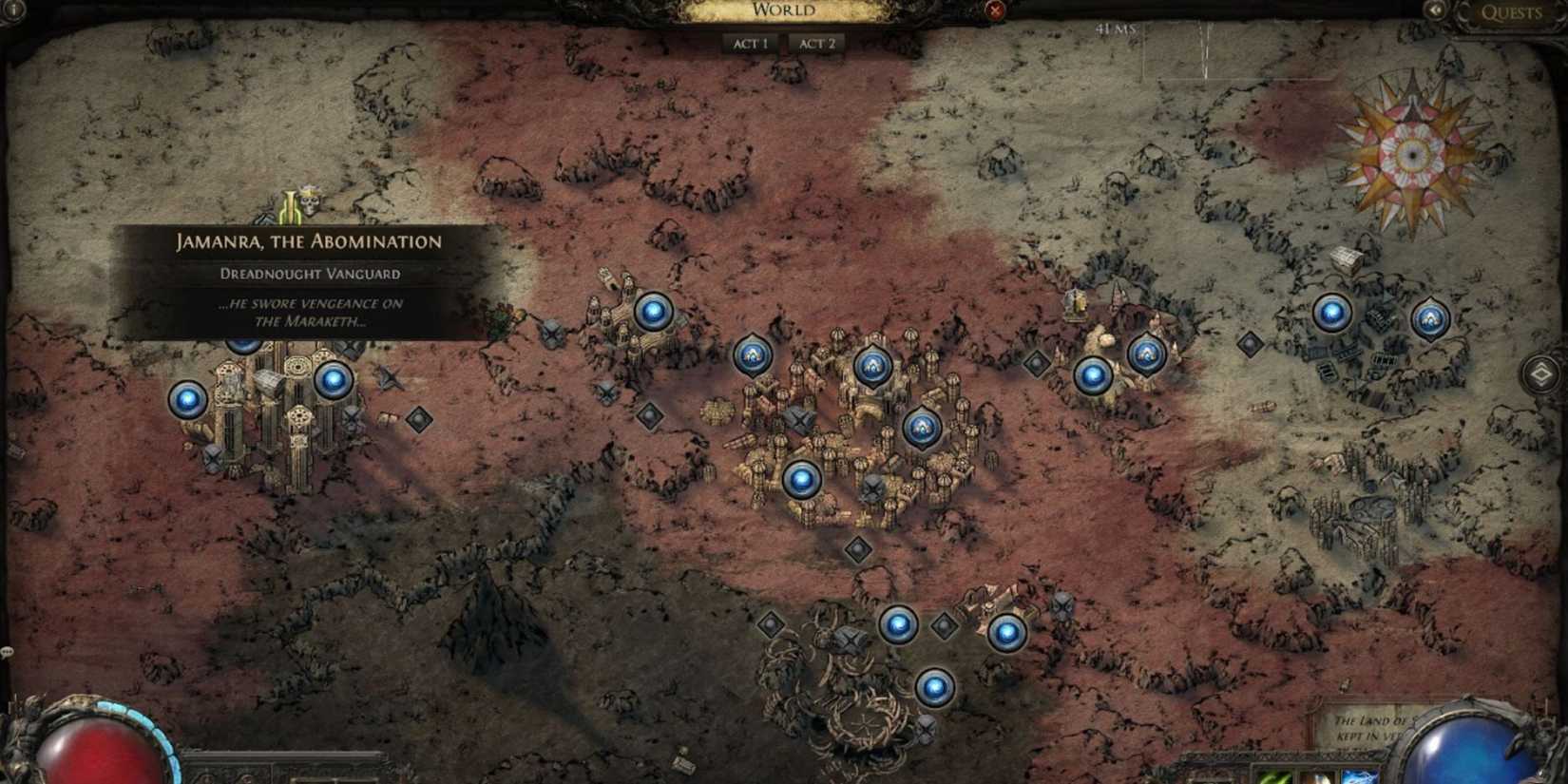Screen dimensions: 1568x784
Task: Open the Act 2 tab
Action: (815, 41)
